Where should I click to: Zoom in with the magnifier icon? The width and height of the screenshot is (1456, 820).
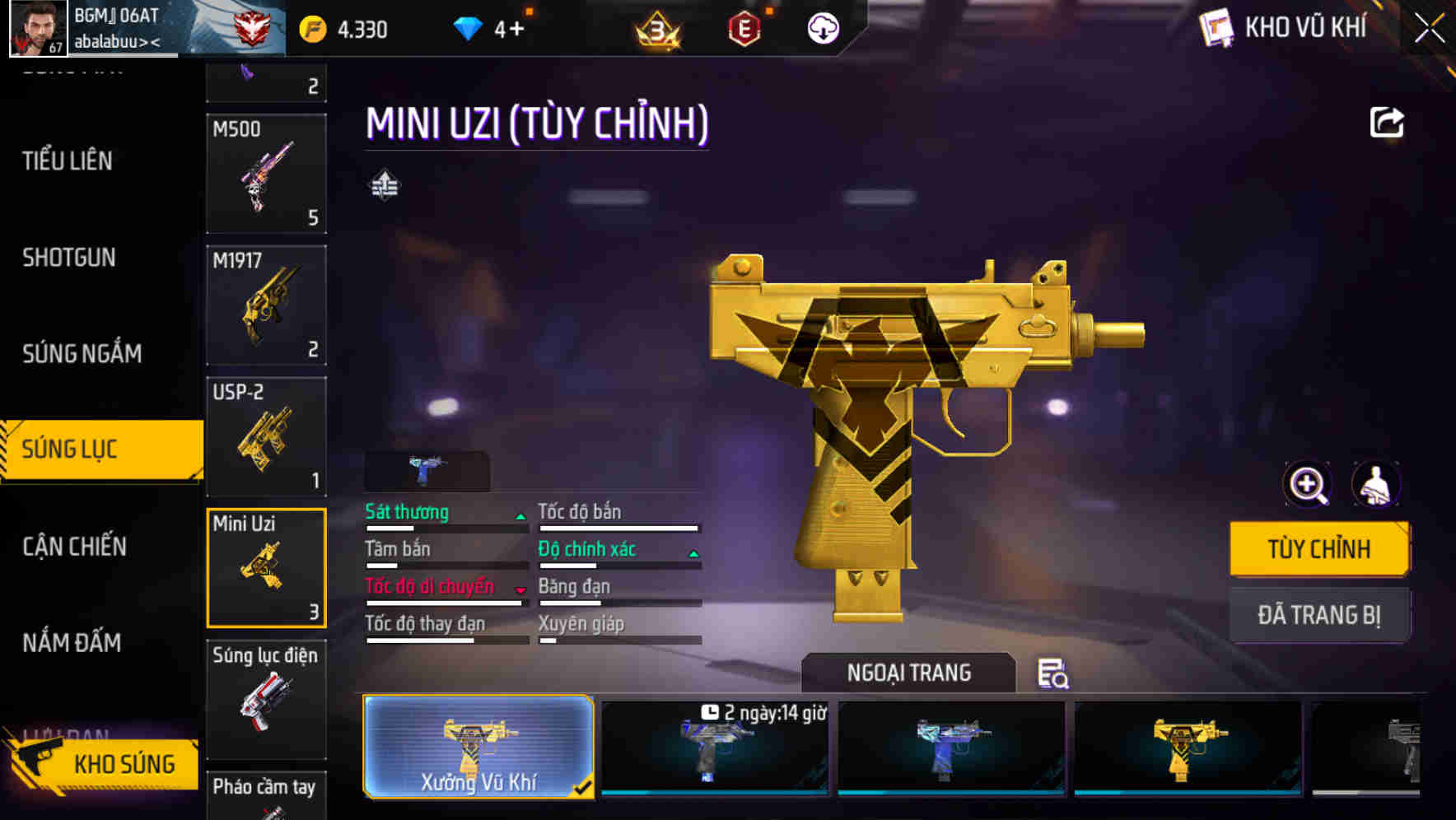click(1307, 484)
